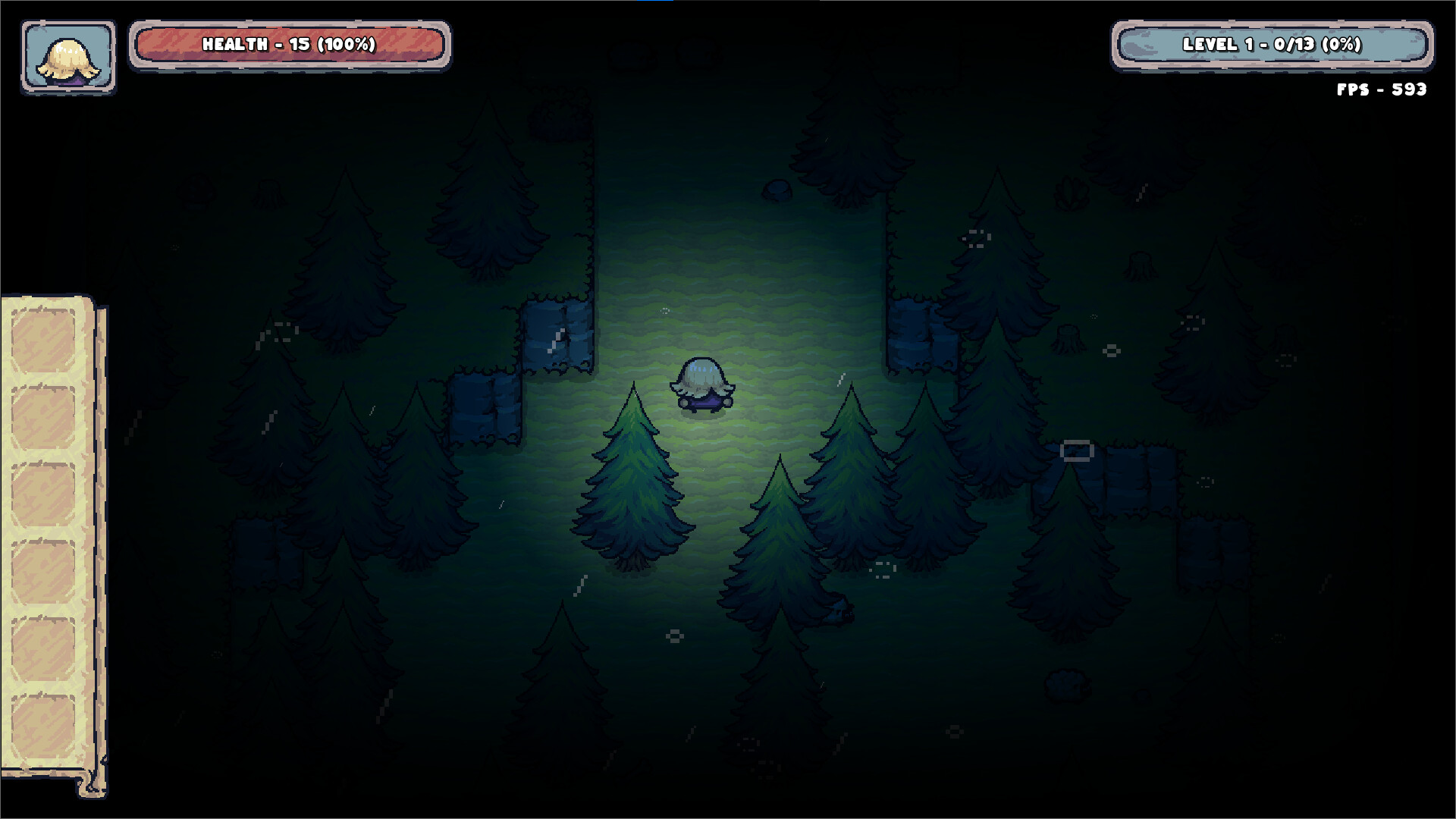Click the FPS - 593 counter text
1456x819 pixels.
tap(1379, 89)
